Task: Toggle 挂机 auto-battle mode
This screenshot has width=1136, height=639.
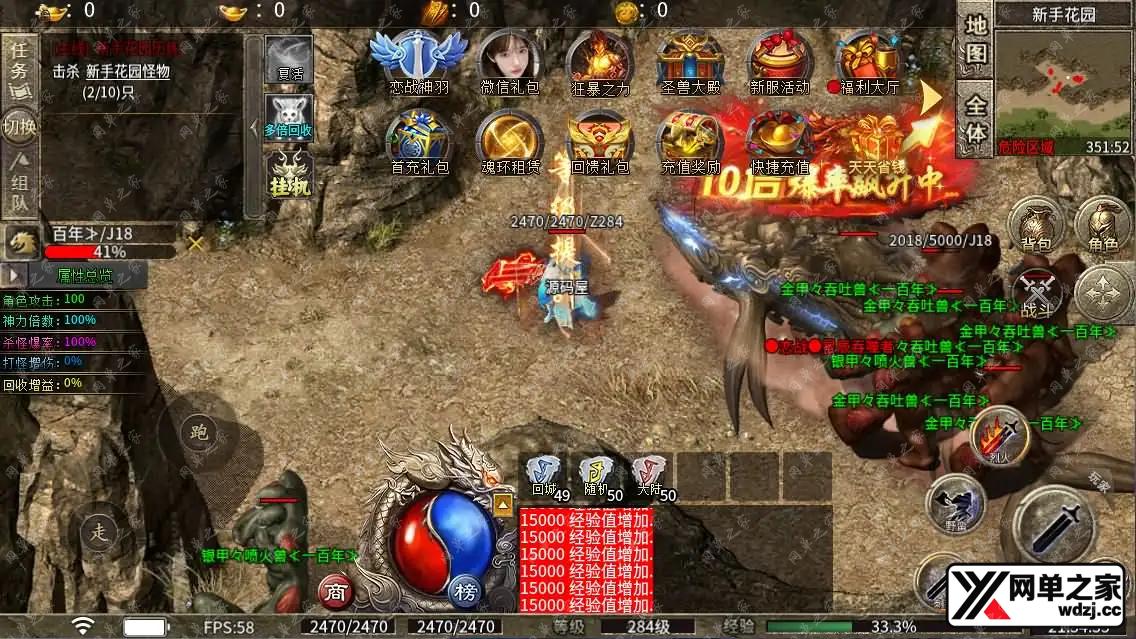Action: click(x=288, y=172)
